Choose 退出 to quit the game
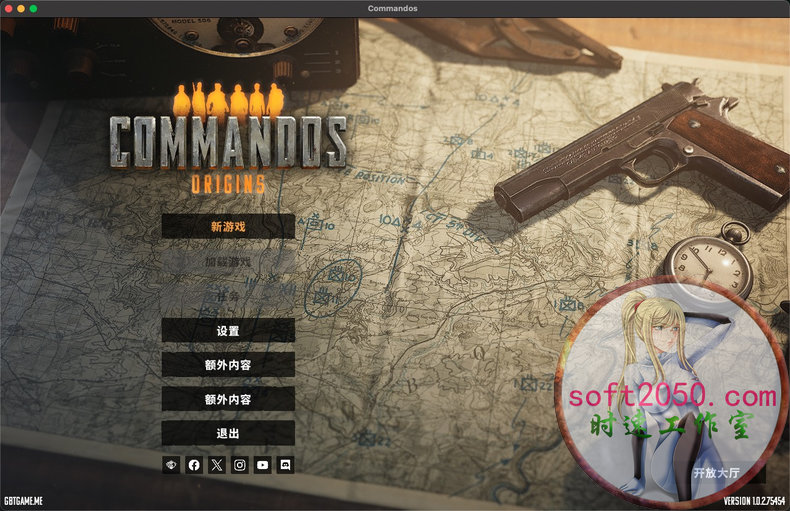Image resolution: width=790 pixels, height=511 pixels. 228,434
